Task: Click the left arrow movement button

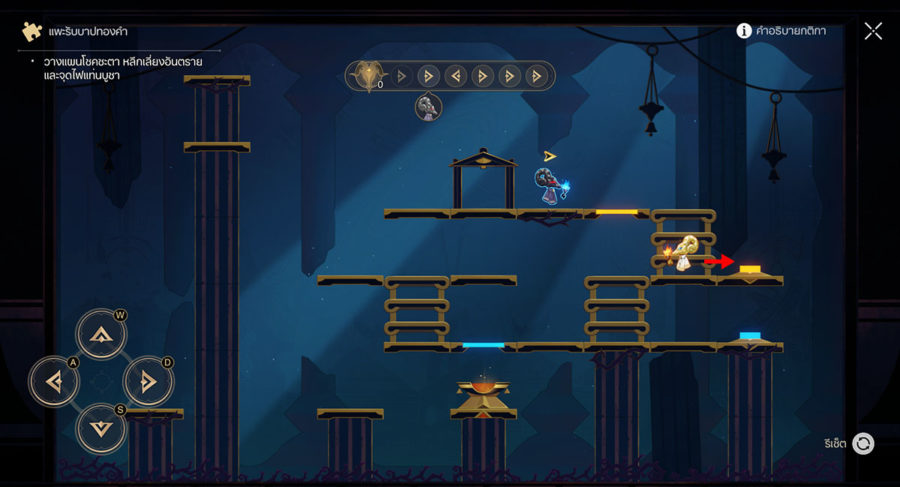Action: 54,381
